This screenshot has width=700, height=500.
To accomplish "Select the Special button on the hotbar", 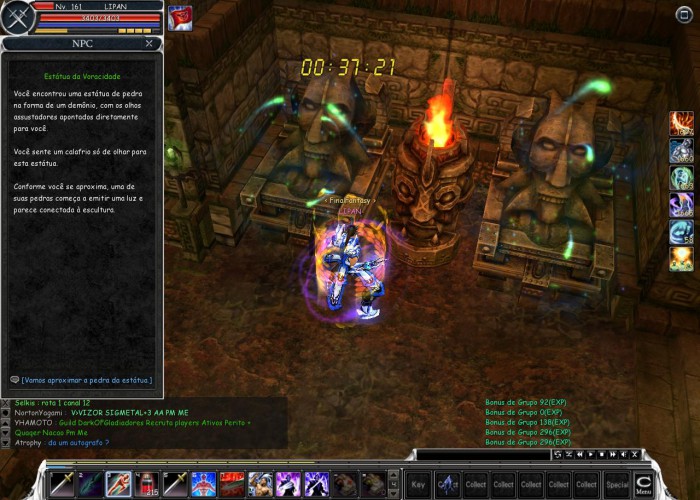I will coord(617,484).
